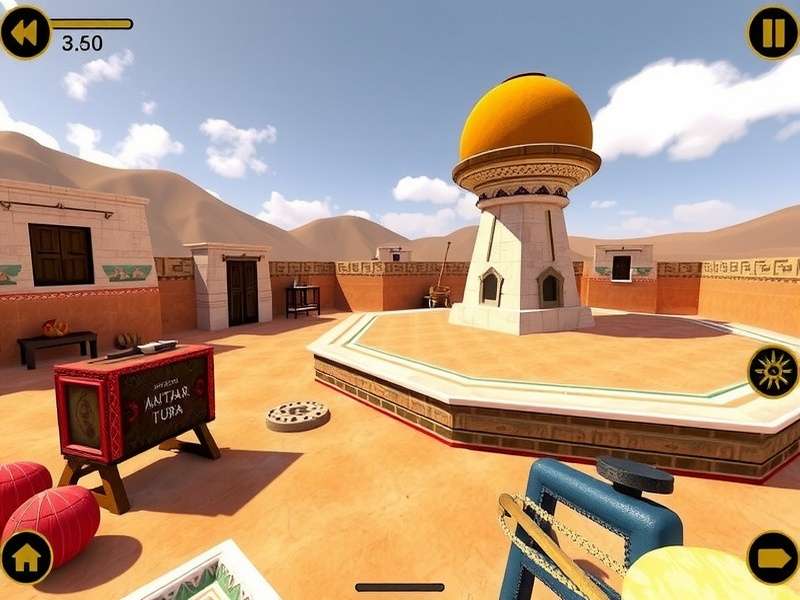Advance with the next arrow button
800x600 pixels.
773,558
